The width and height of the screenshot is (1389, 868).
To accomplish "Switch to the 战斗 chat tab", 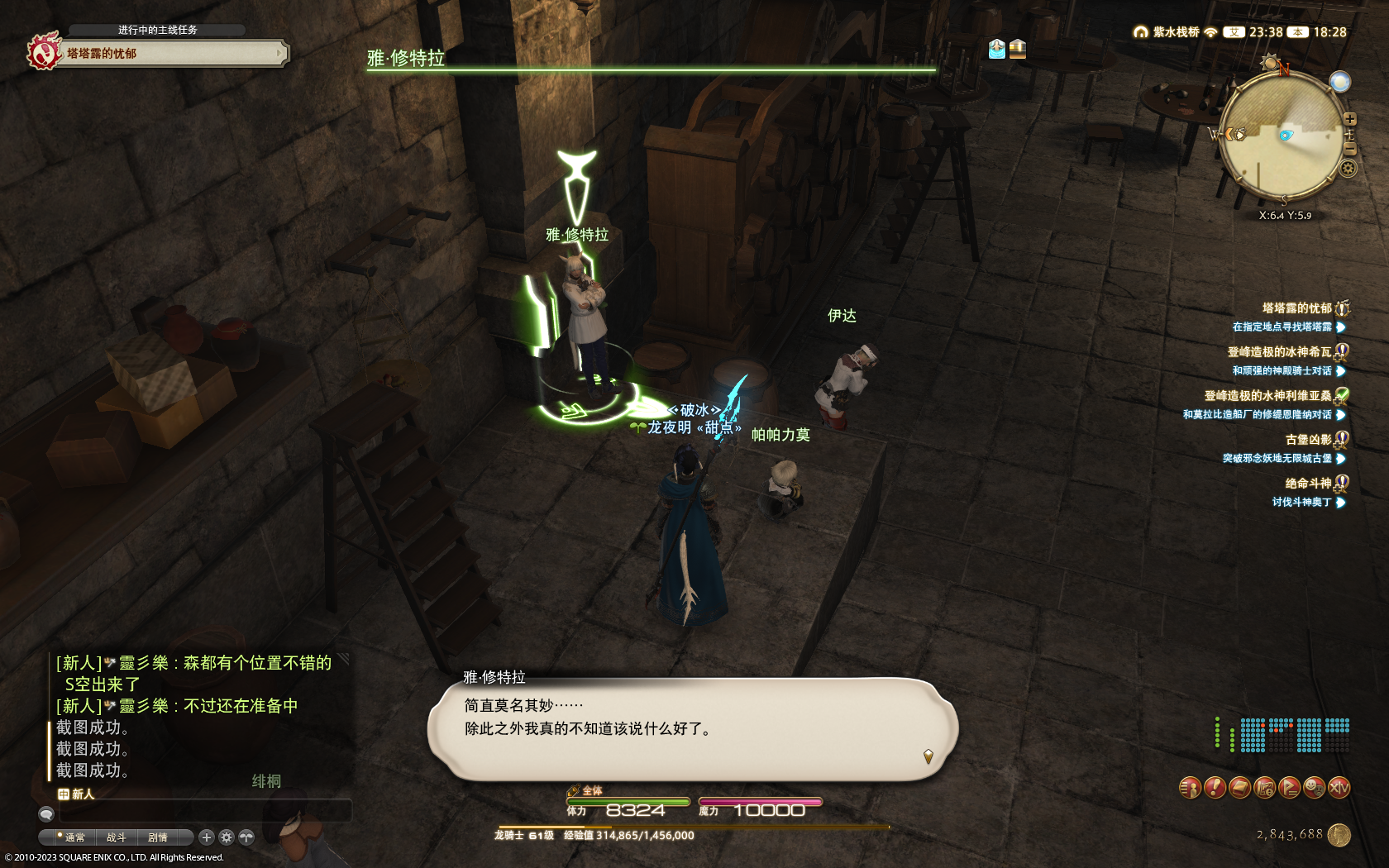I will click(x=116, y=837).
